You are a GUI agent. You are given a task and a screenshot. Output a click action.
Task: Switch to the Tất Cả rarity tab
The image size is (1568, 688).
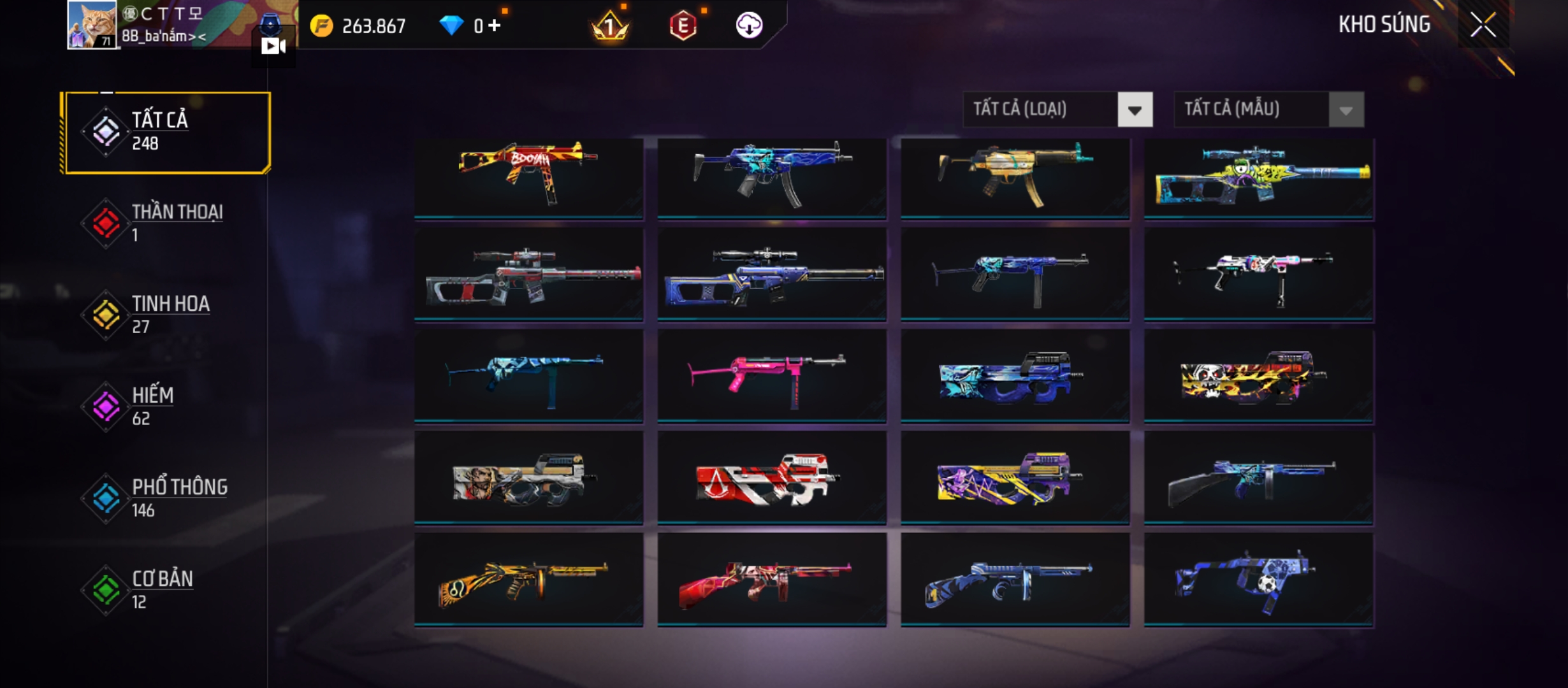pos(167,133)
